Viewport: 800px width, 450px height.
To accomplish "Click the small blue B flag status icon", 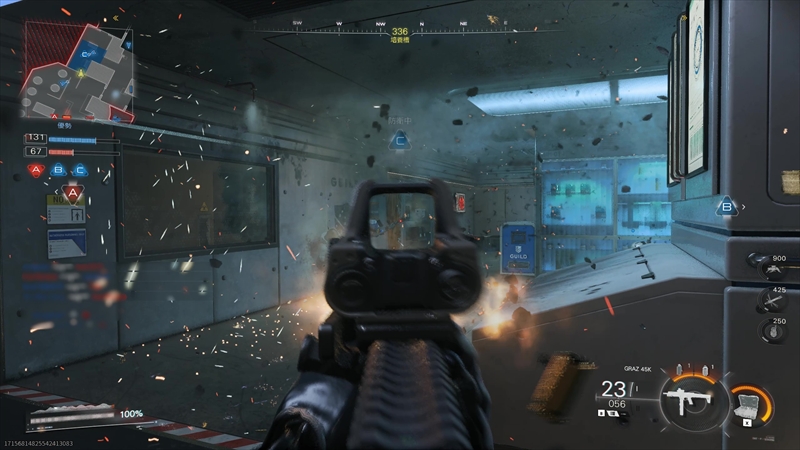I will 60,170.
